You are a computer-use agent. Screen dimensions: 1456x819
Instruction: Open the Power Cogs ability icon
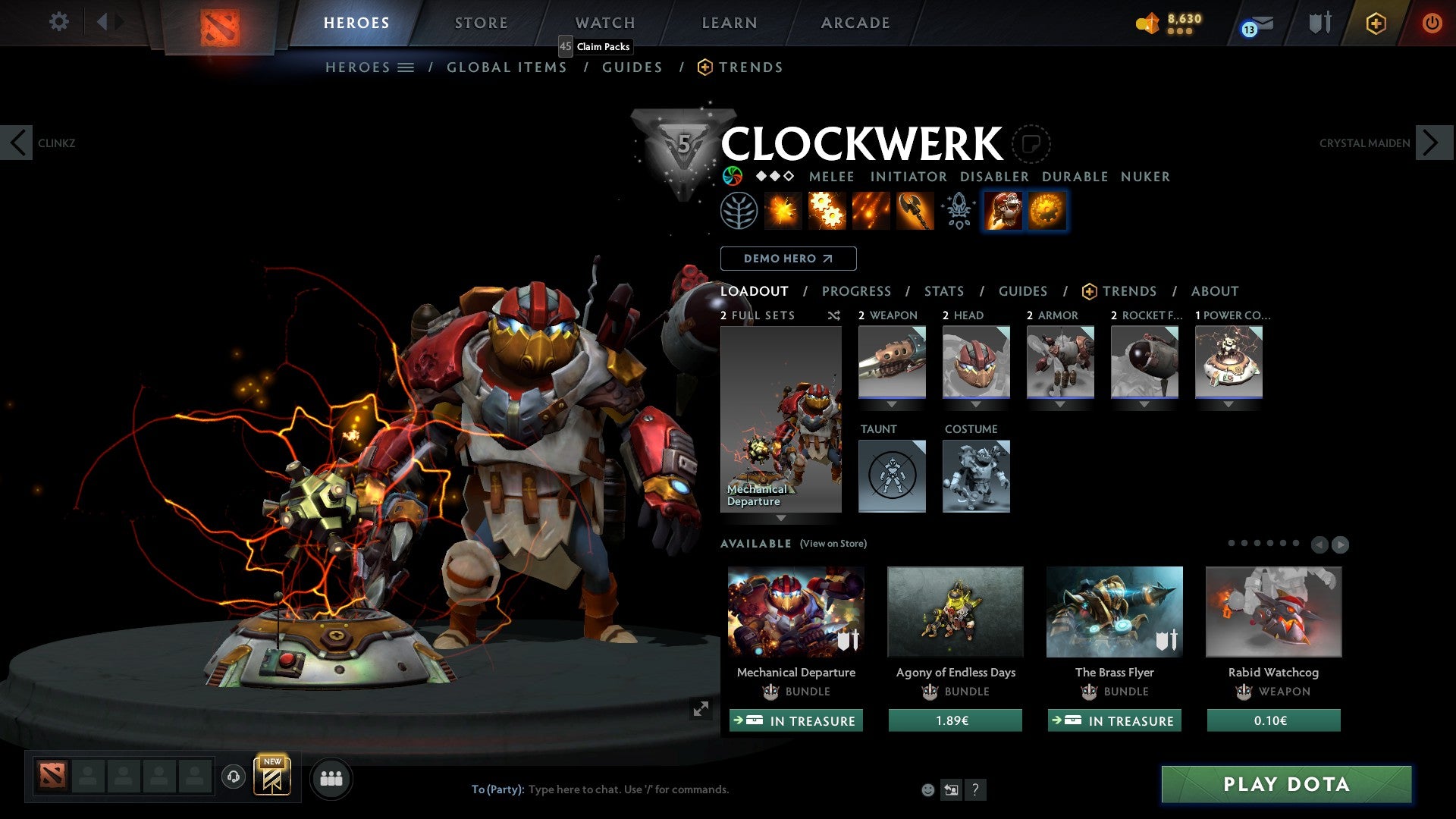(829, 210)
